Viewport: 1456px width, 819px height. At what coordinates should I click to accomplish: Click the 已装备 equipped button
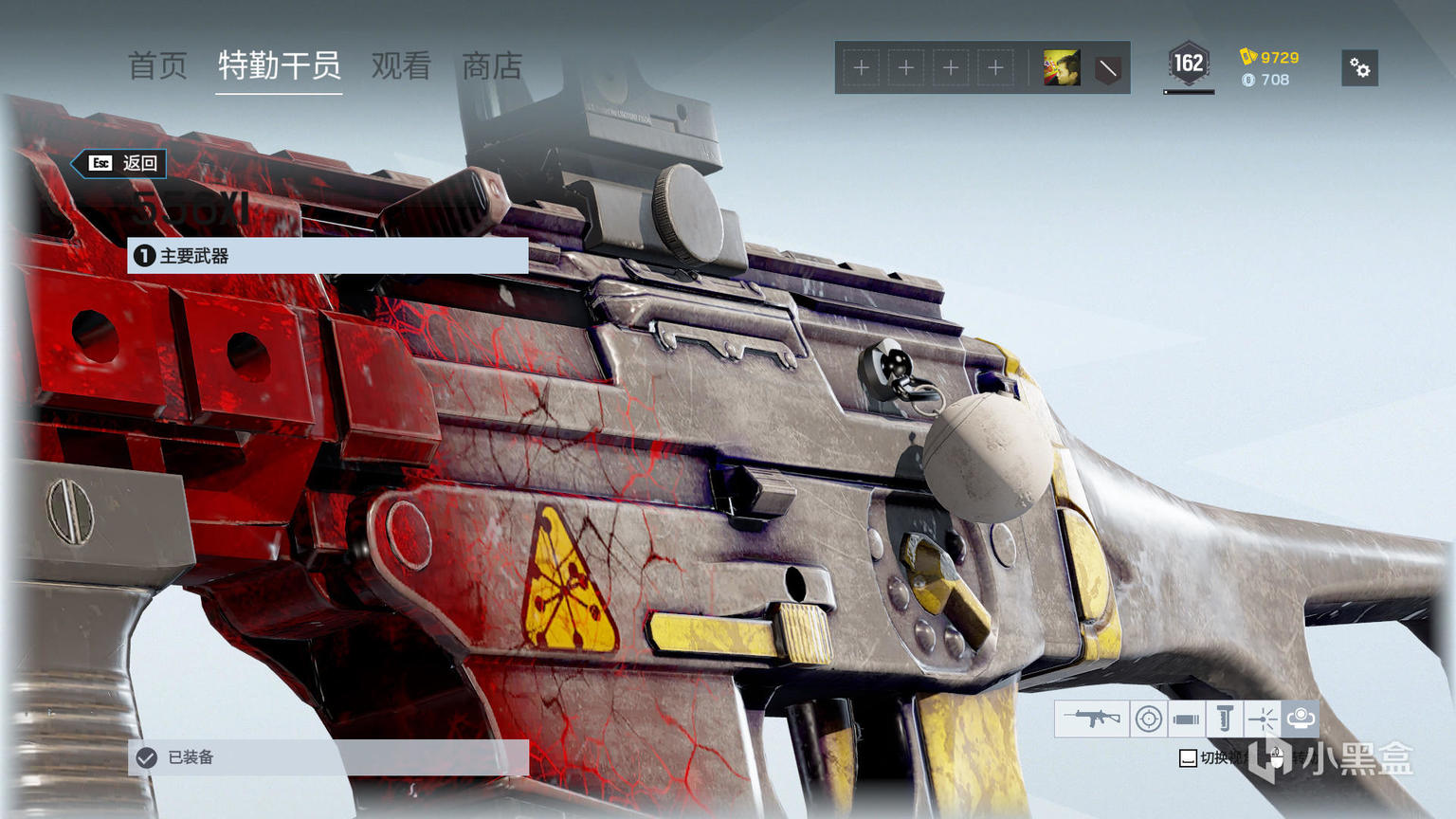tap(327, 757)
